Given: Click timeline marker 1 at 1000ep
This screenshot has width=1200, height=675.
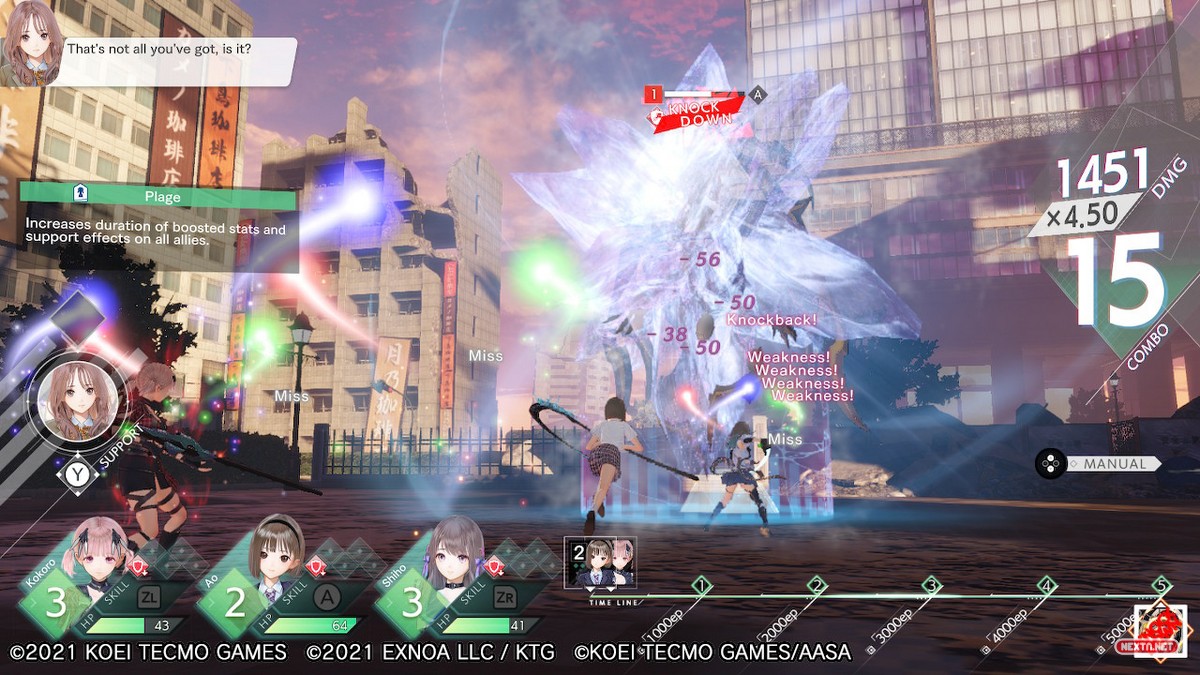Looking at the screenshot, I should click(x=701, y=585).
